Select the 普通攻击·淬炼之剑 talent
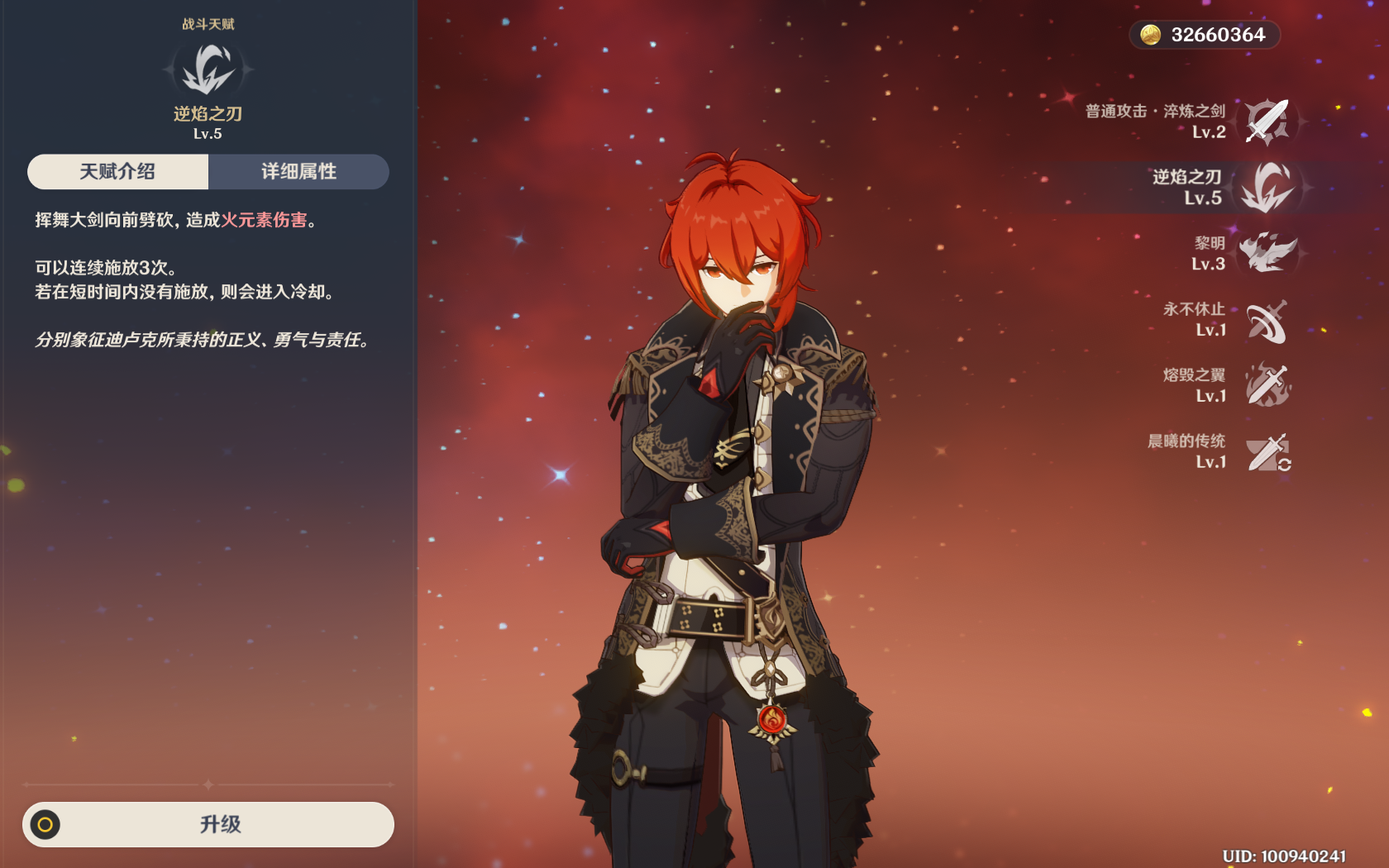The height and width of the screenshot is (868, 1389). tap(1267, 122)
